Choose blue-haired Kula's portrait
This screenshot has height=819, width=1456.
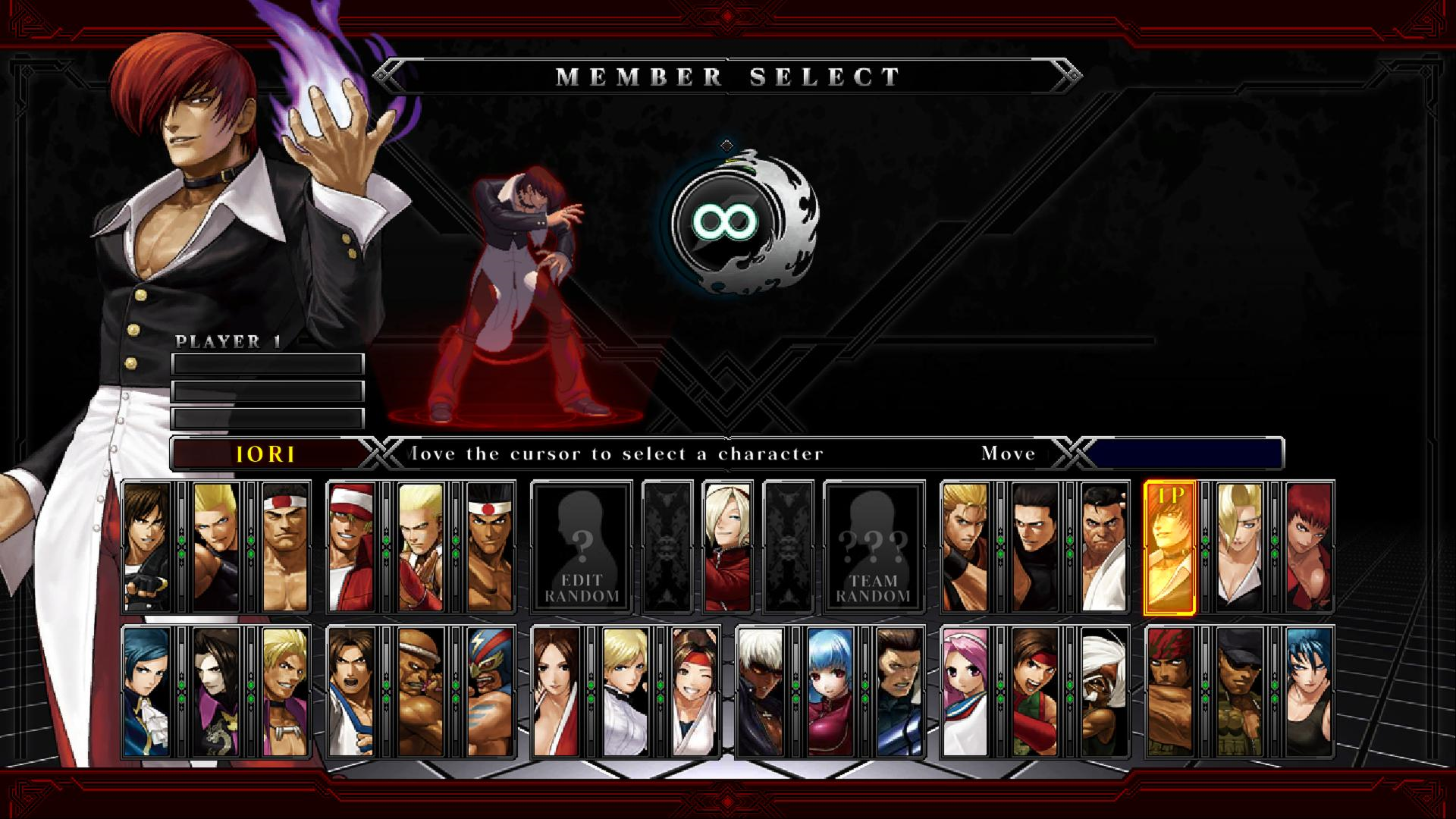click(x=830, y=692)
